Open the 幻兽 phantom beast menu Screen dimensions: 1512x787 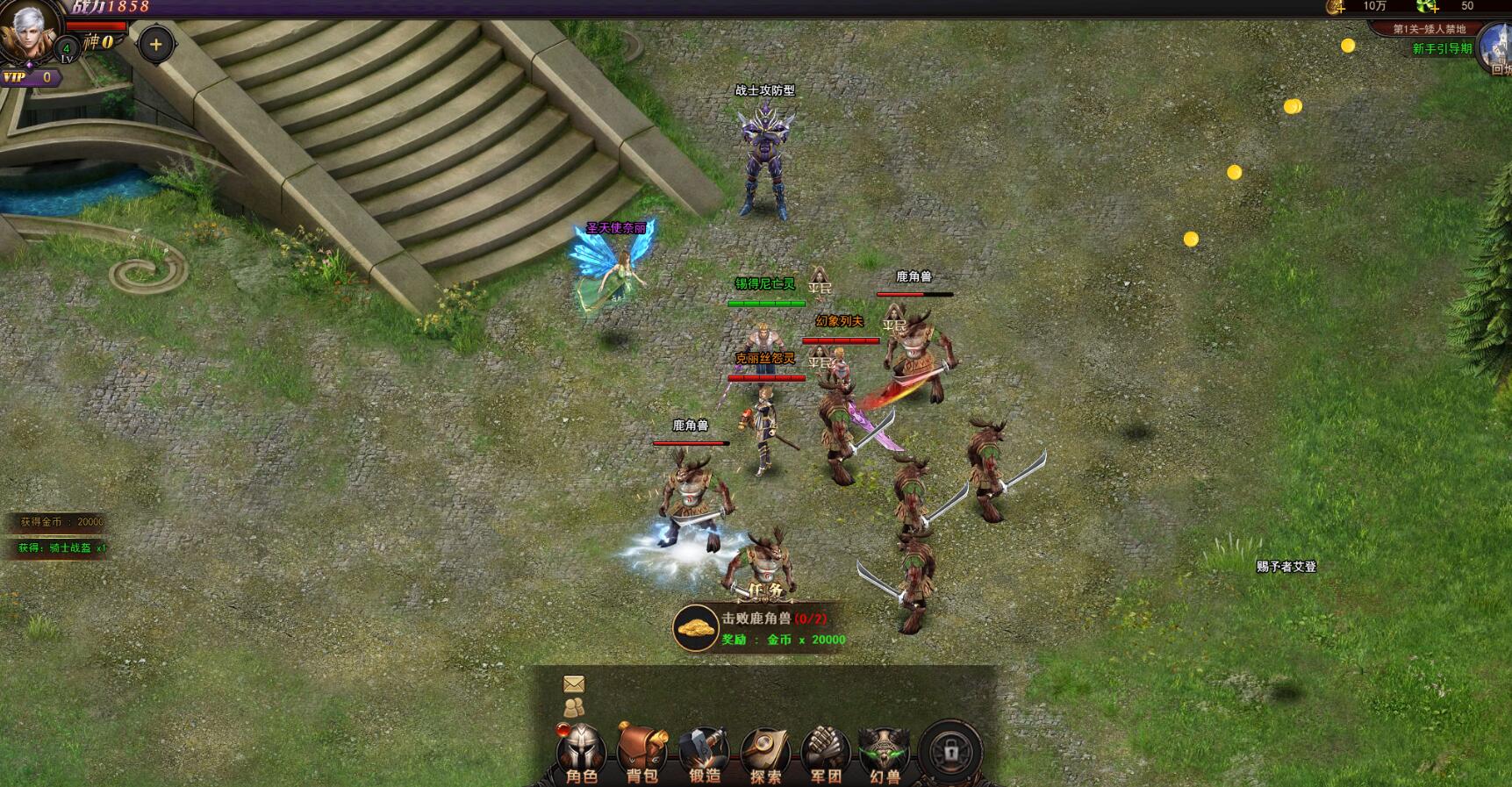click(x=885, y=753)
